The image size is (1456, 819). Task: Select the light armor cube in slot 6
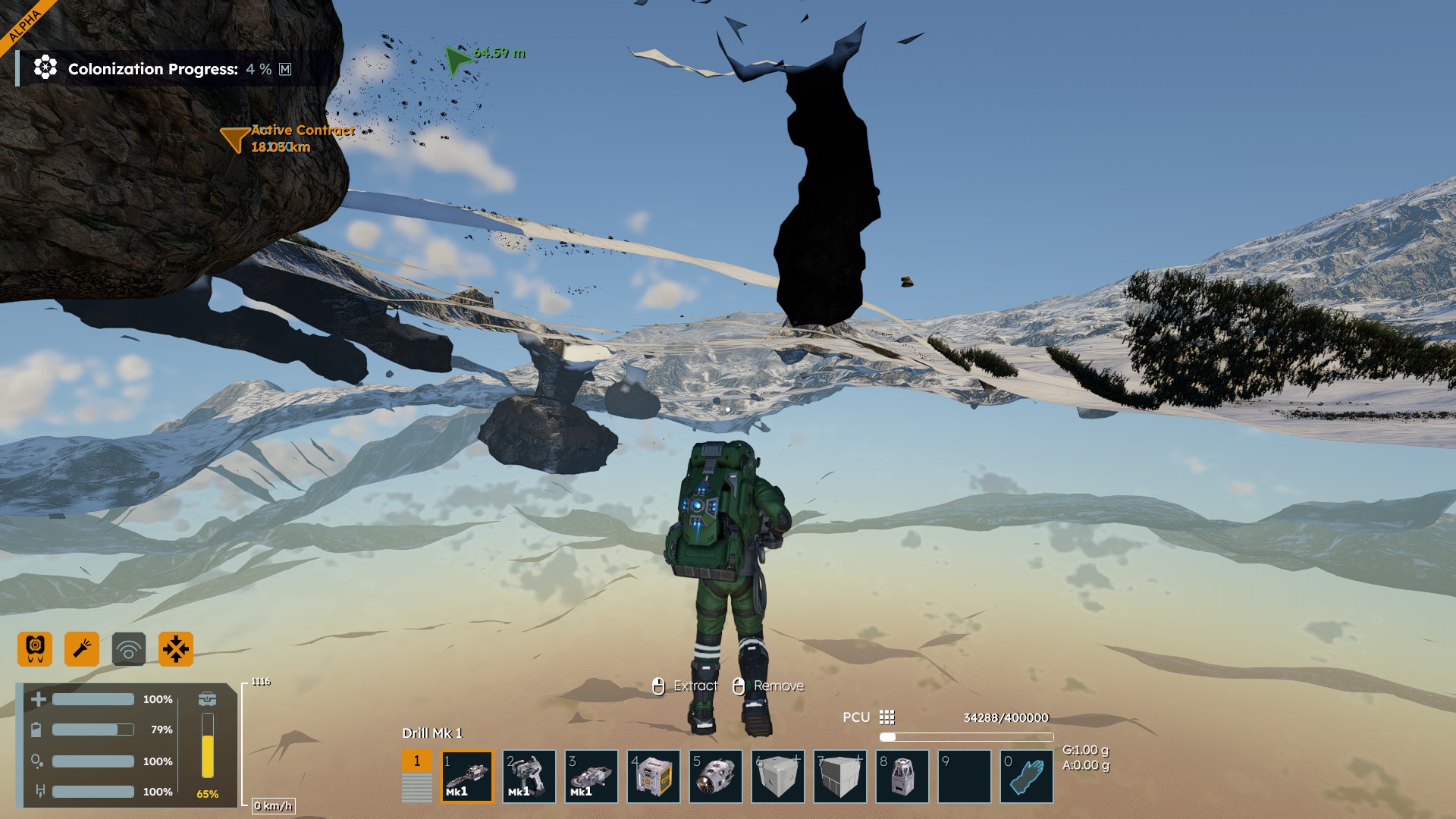[x=778, y=777]
